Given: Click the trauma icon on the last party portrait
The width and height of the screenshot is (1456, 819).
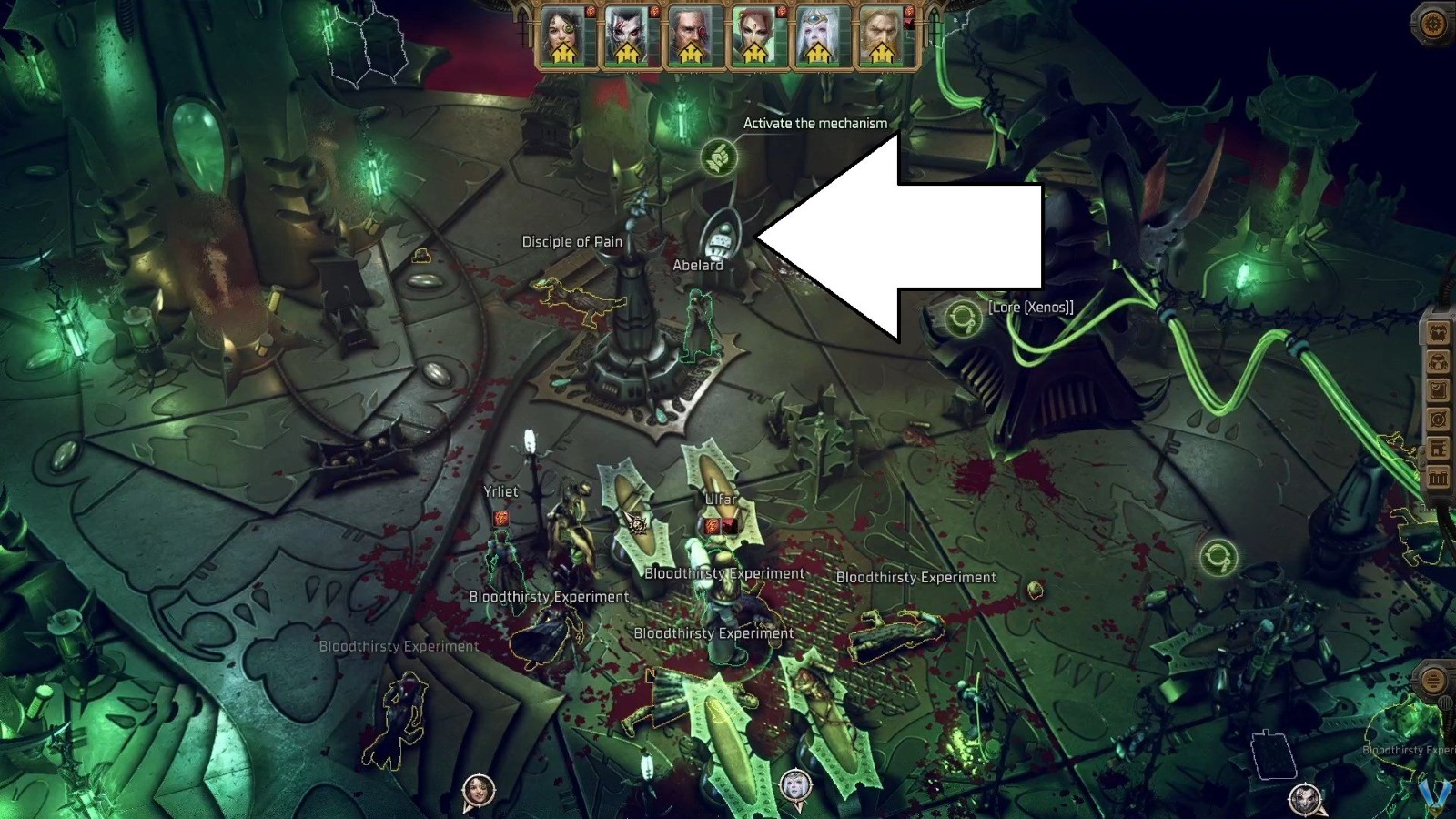Looking at the screenshot, I should click(910, 25).
